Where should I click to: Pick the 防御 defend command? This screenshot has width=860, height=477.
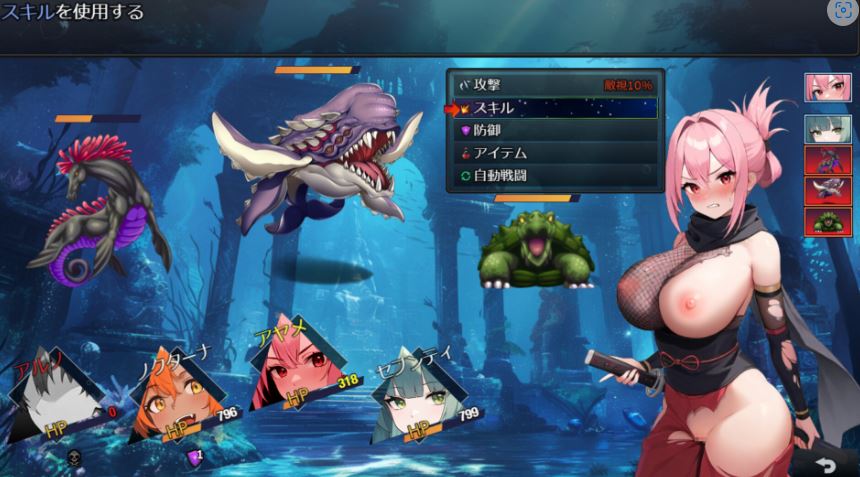[554, 130]
